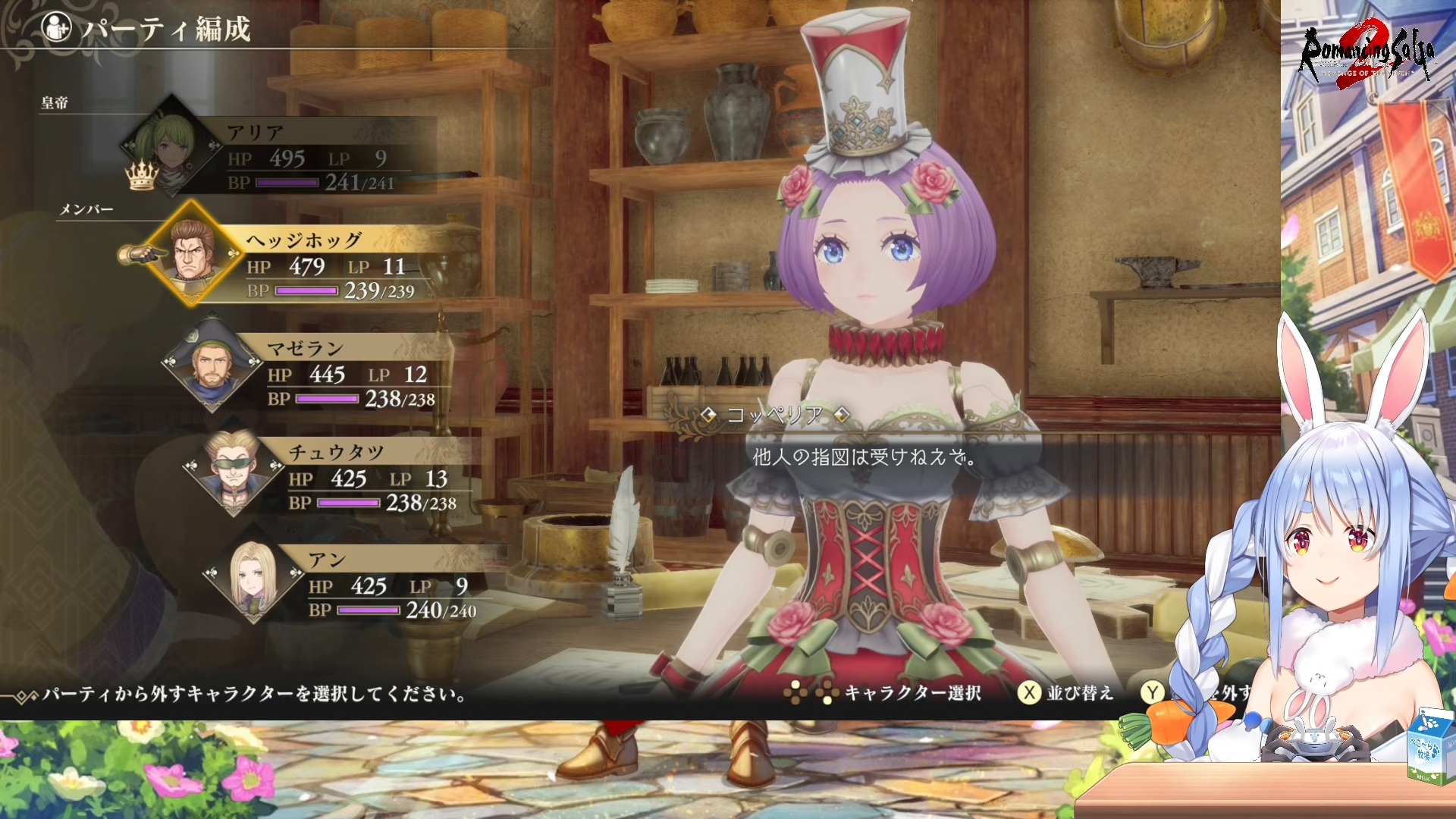Choose ヘッジホッグ to remove from party
The width and height of the screenshot is (1456, 819).
[318, 265]
